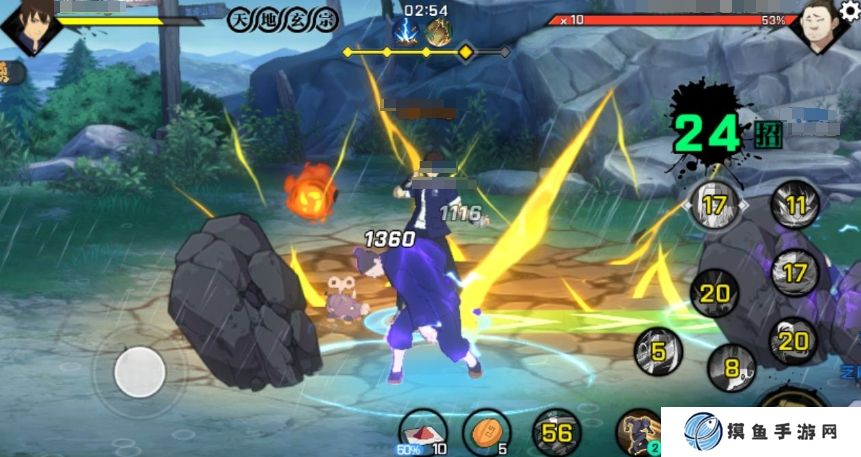861x457 pixels.
Task: Open settings with the gear icon
Action: 850,8
